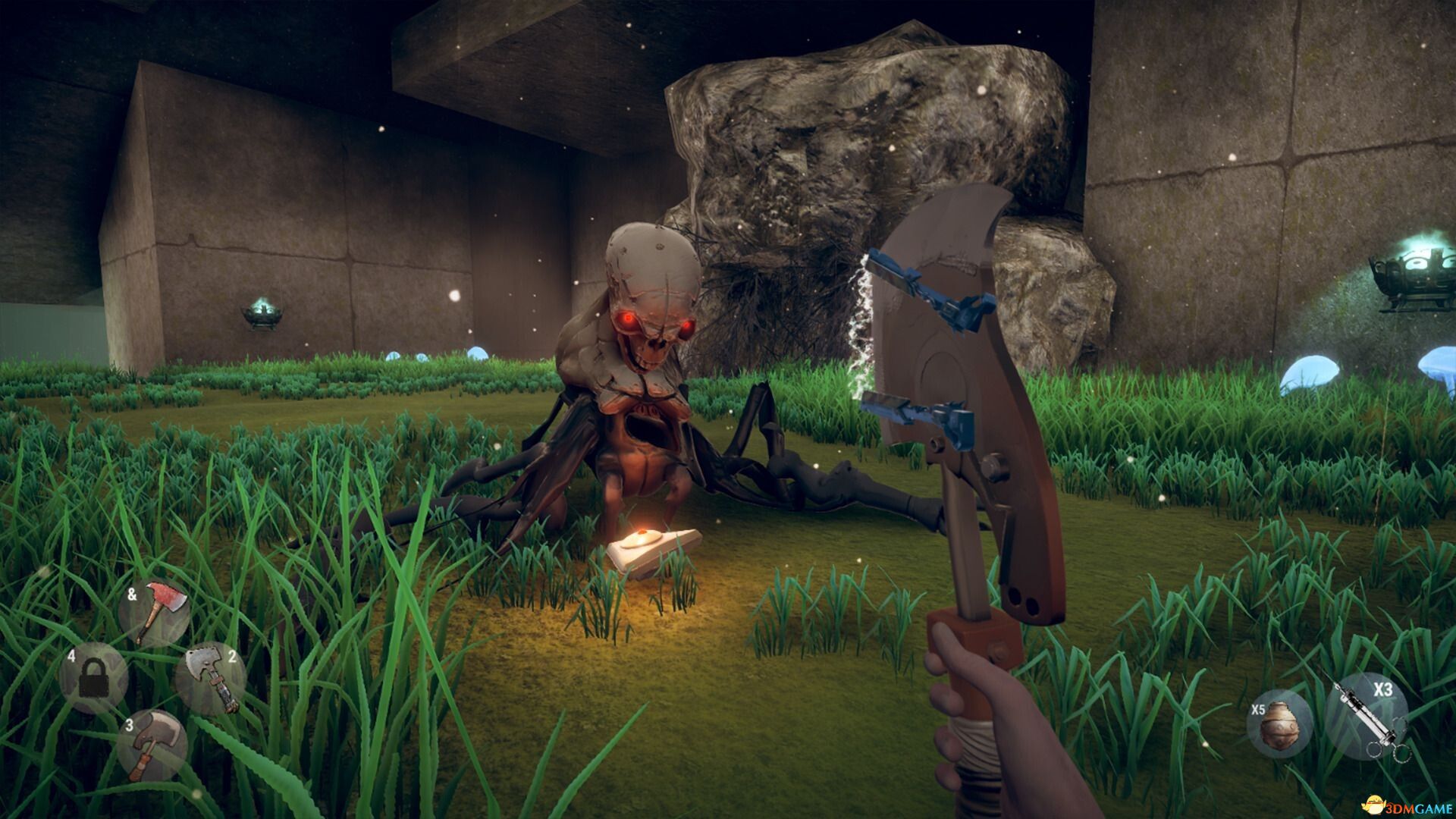Equip the grey serrated axe in slot 2
The image size is (1456, 819).
[212, 677]
